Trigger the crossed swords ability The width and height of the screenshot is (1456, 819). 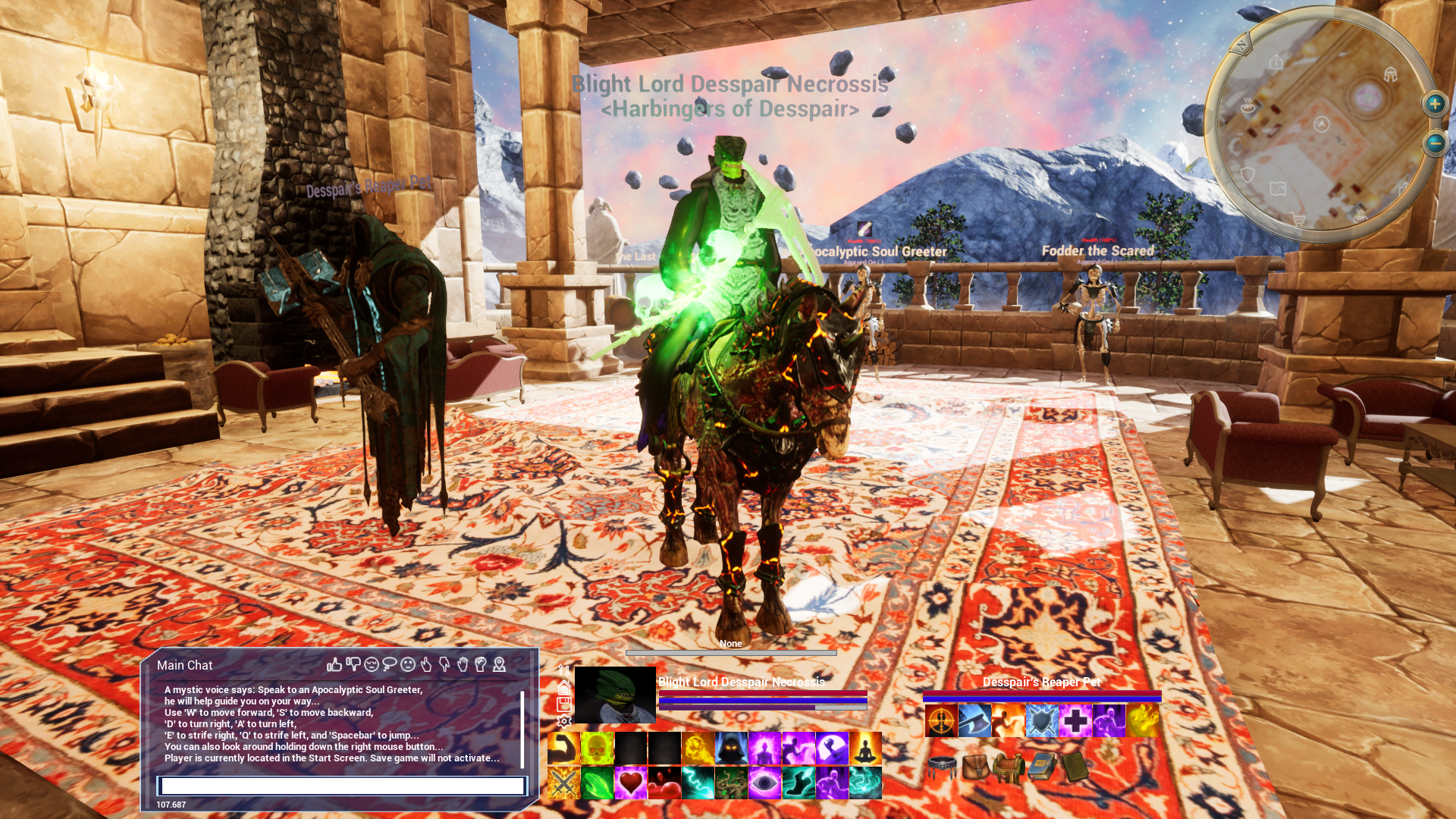tap(563, 783)
